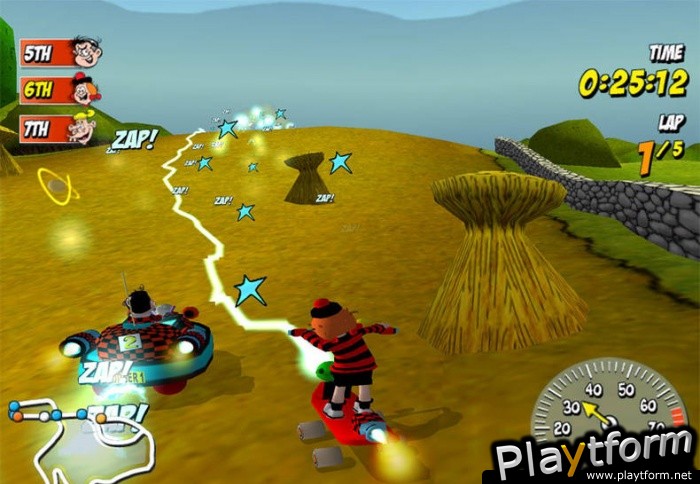Select the 5th place racer entry
Image resolution: width=700 pixels, height=484 pixels.
click(60, 51)
